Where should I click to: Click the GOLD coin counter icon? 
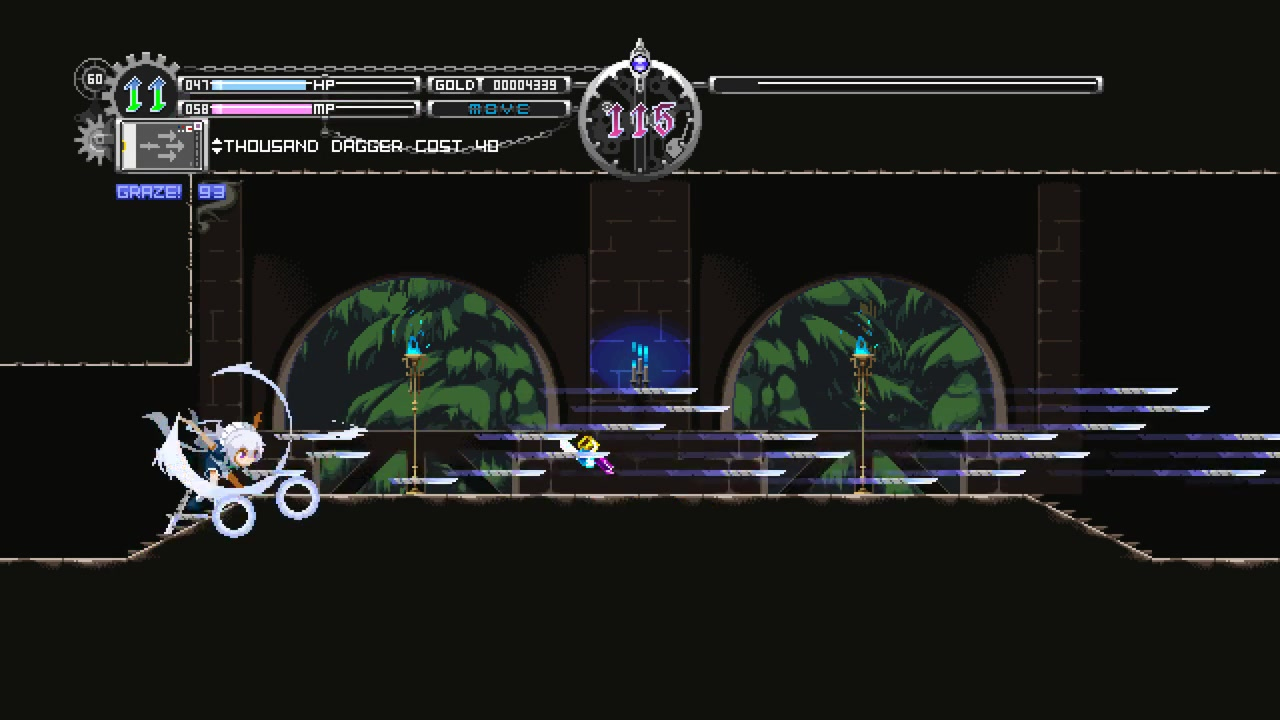point(455,85)
